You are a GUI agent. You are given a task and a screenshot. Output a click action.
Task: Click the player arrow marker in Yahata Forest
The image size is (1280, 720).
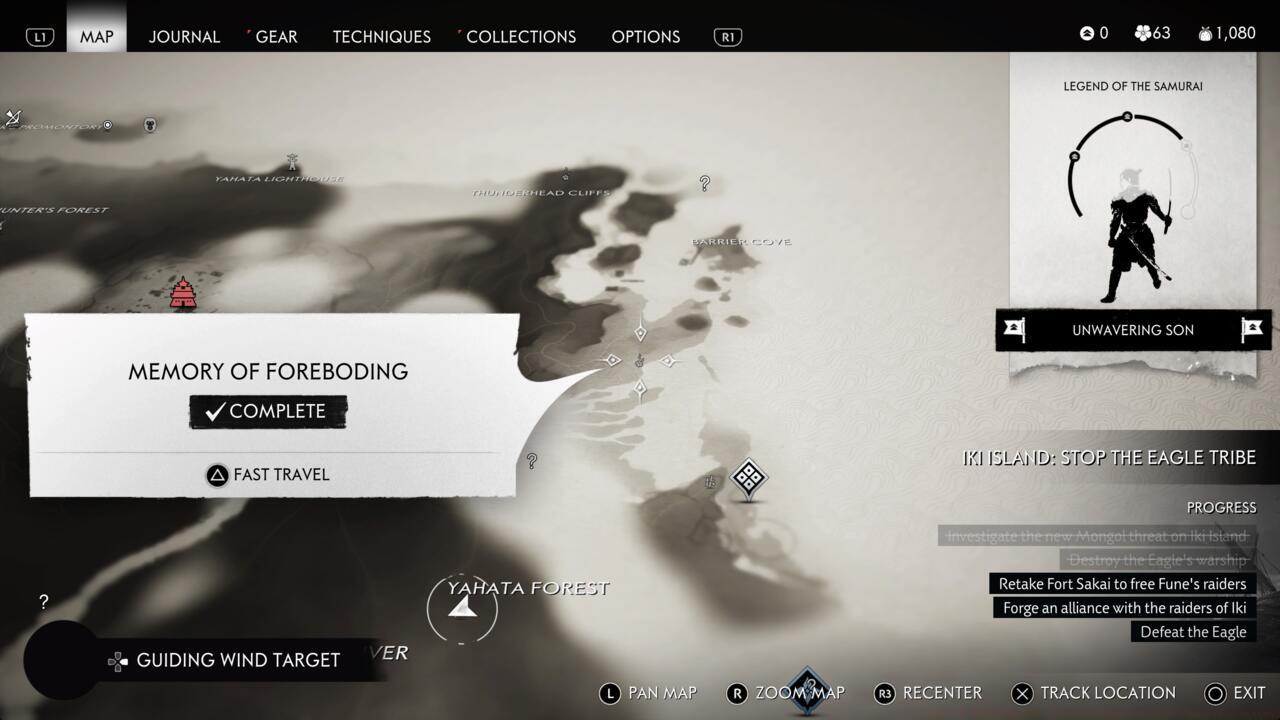tap(461, 606)
